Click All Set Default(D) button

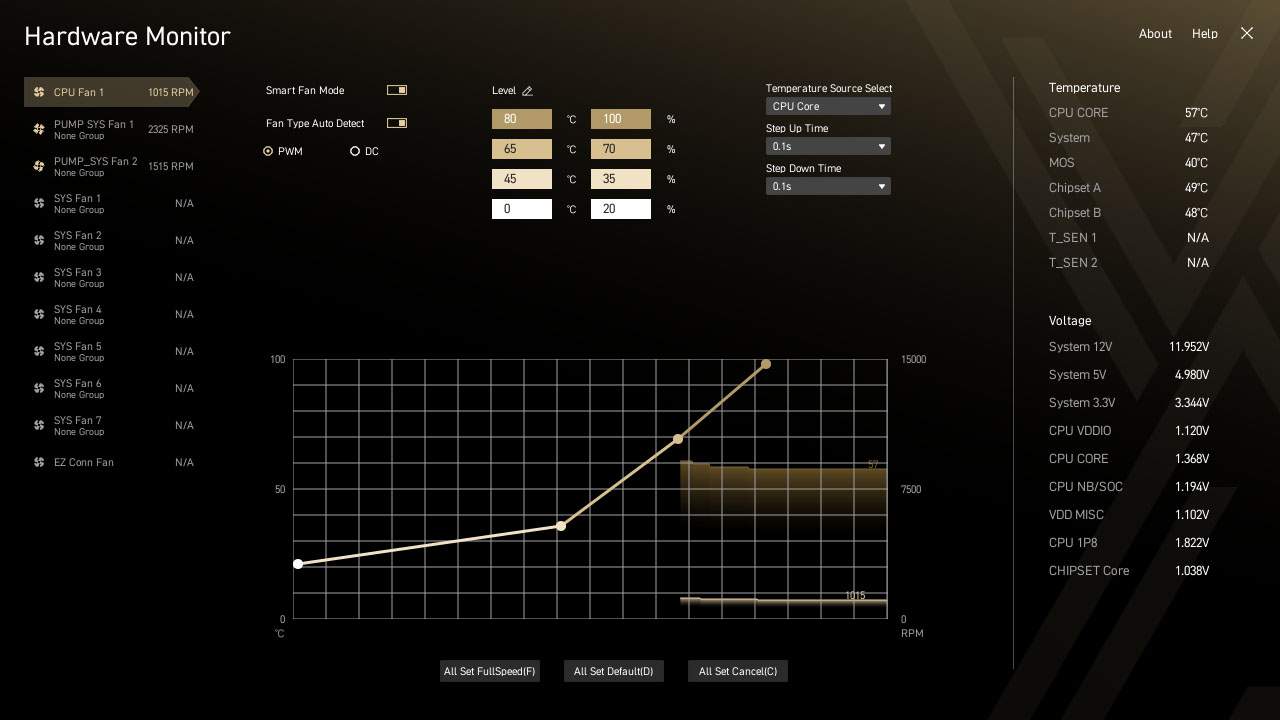(x=613, y=671)
